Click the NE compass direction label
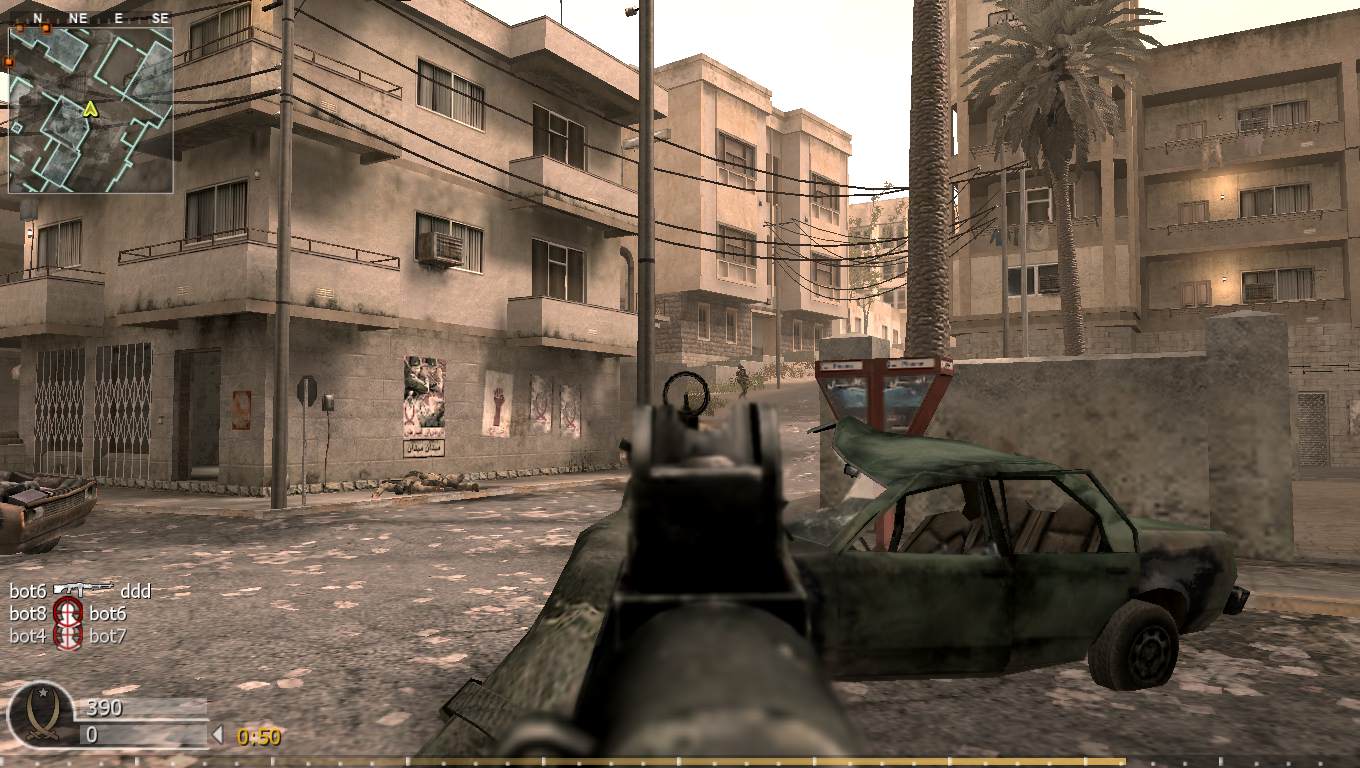1360x768 pixels. (77, 17)
